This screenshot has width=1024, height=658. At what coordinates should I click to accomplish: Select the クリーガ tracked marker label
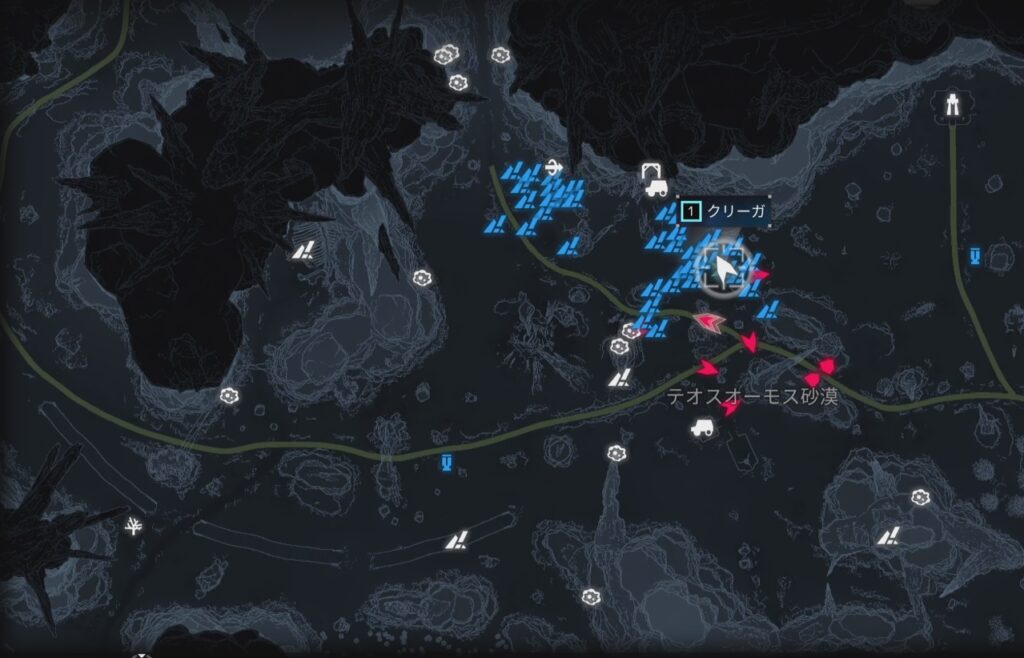[x=722, y=211]
